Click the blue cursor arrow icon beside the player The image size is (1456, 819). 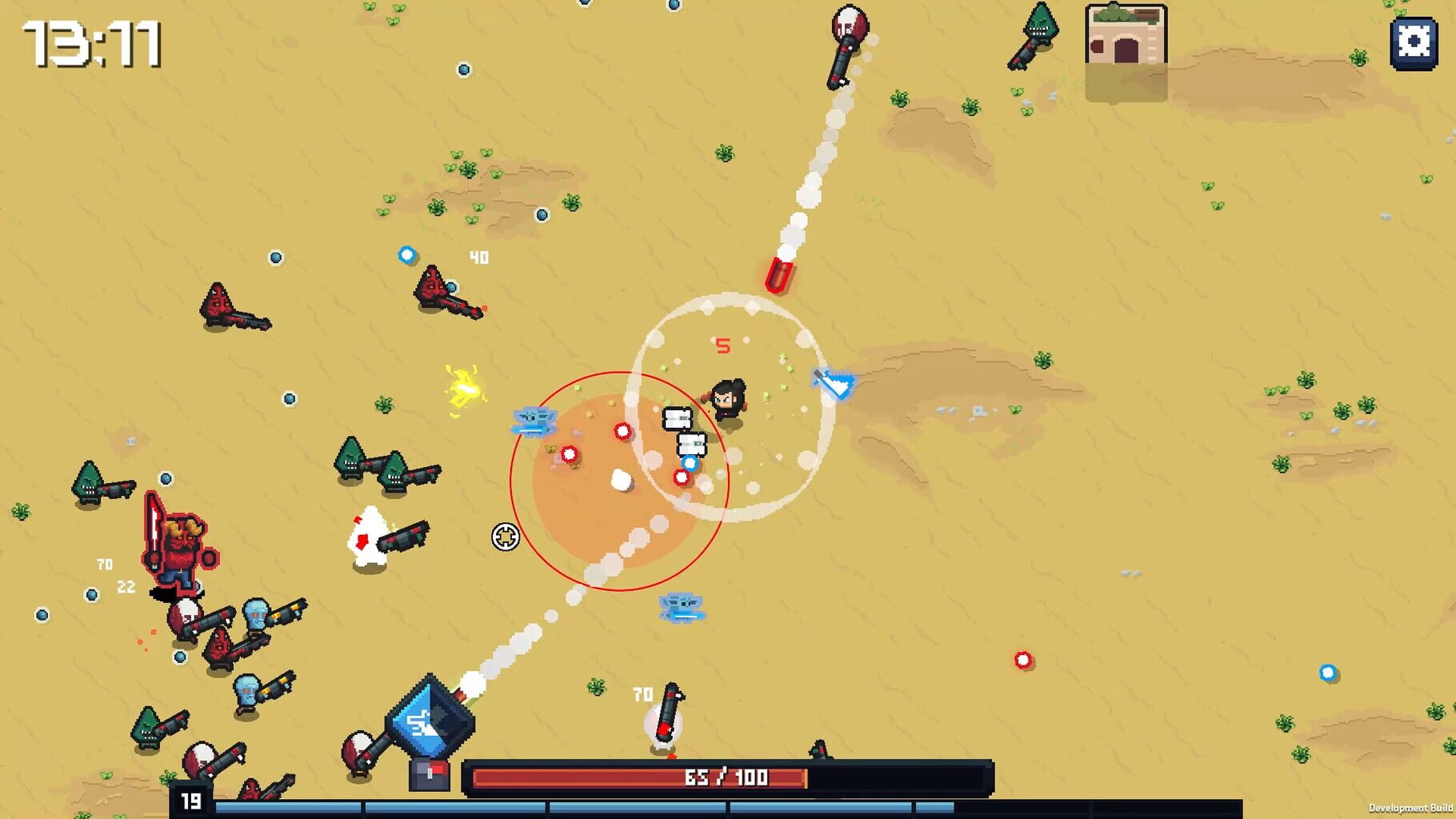coord(833,383)
